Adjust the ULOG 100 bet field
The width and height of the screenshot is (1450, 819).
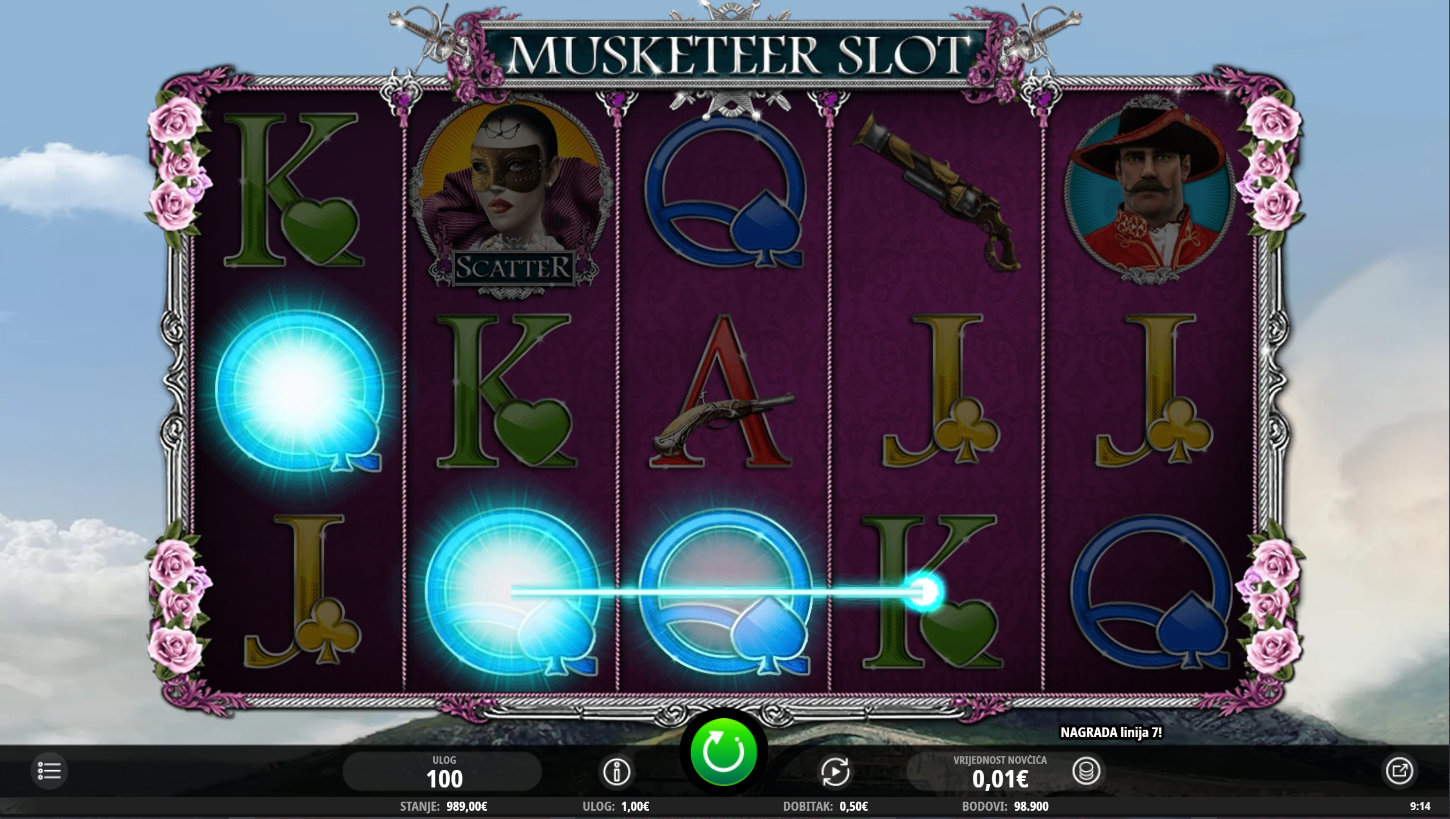443,772
